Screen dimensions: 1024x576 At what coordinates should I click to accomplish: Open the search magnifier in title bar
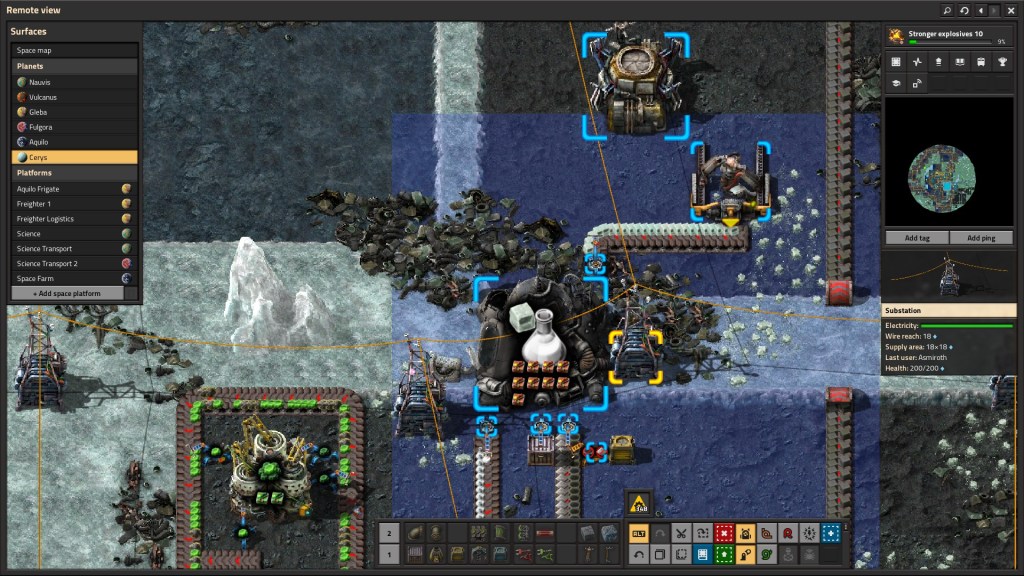(x=947, y=10)
